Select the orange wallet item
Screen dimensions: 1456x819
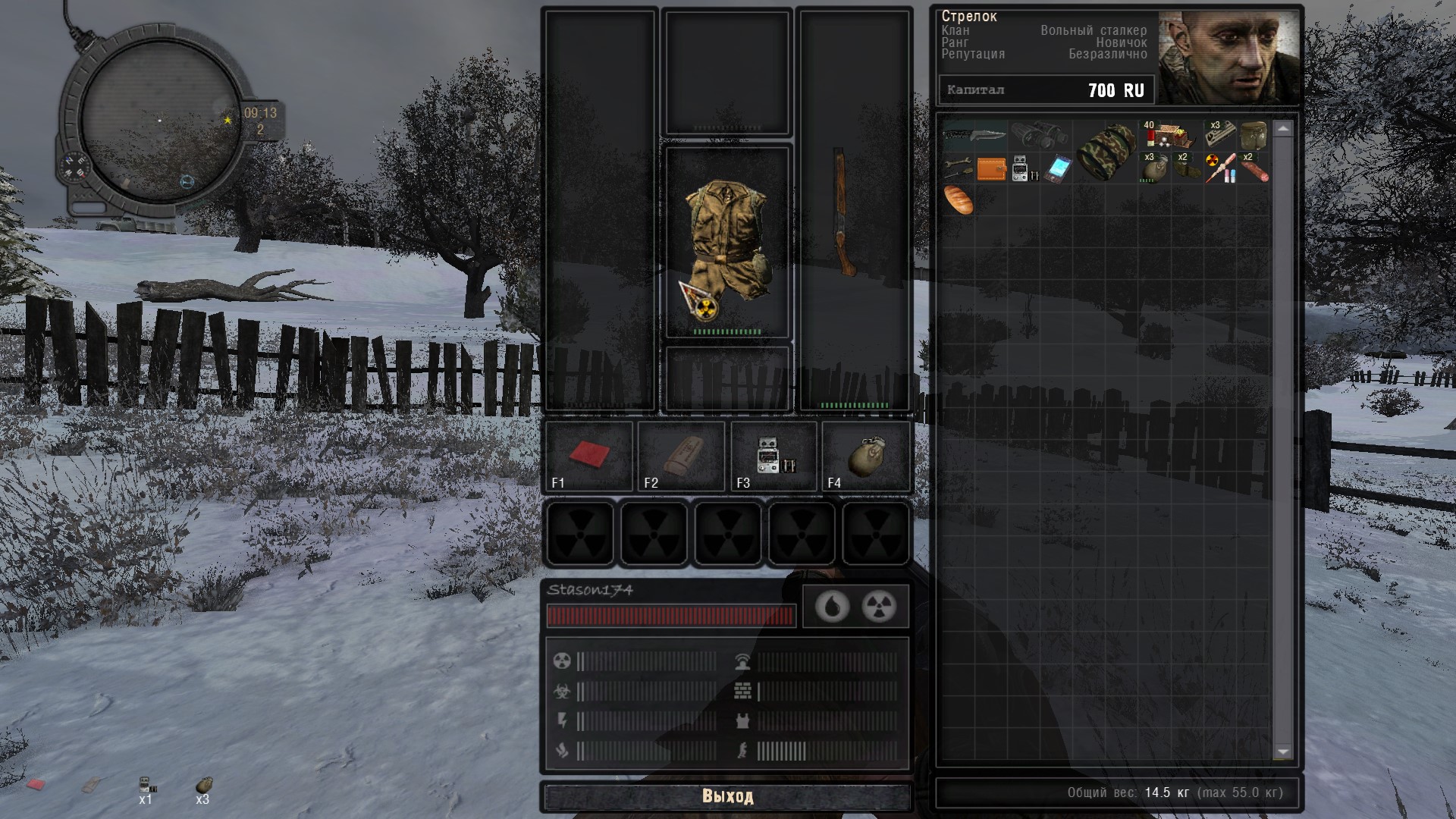(991, 169)
